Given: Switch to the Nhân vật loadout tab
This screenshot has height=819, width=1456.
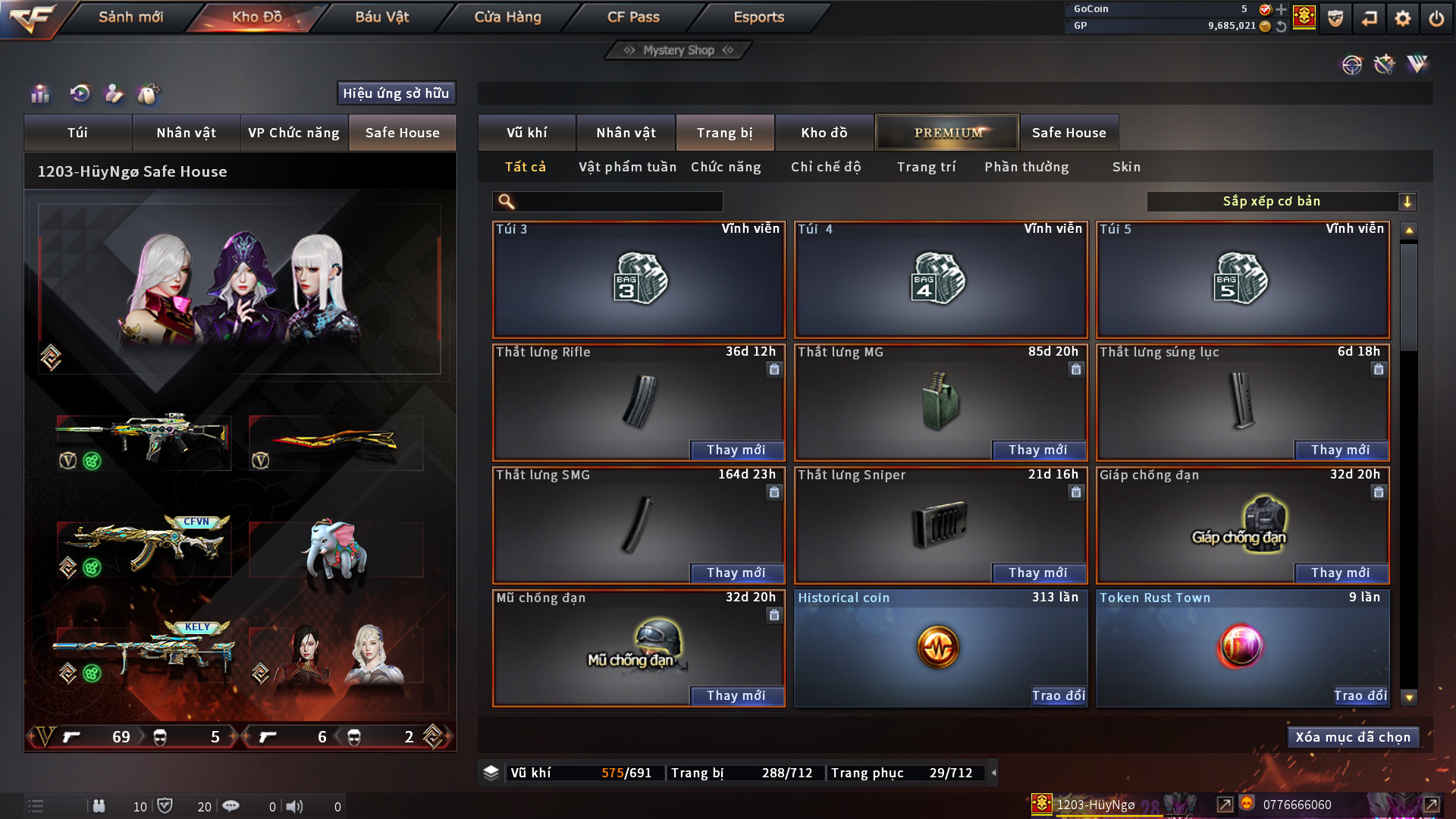Looking at the screenshot, I should [x=186, y=133].
